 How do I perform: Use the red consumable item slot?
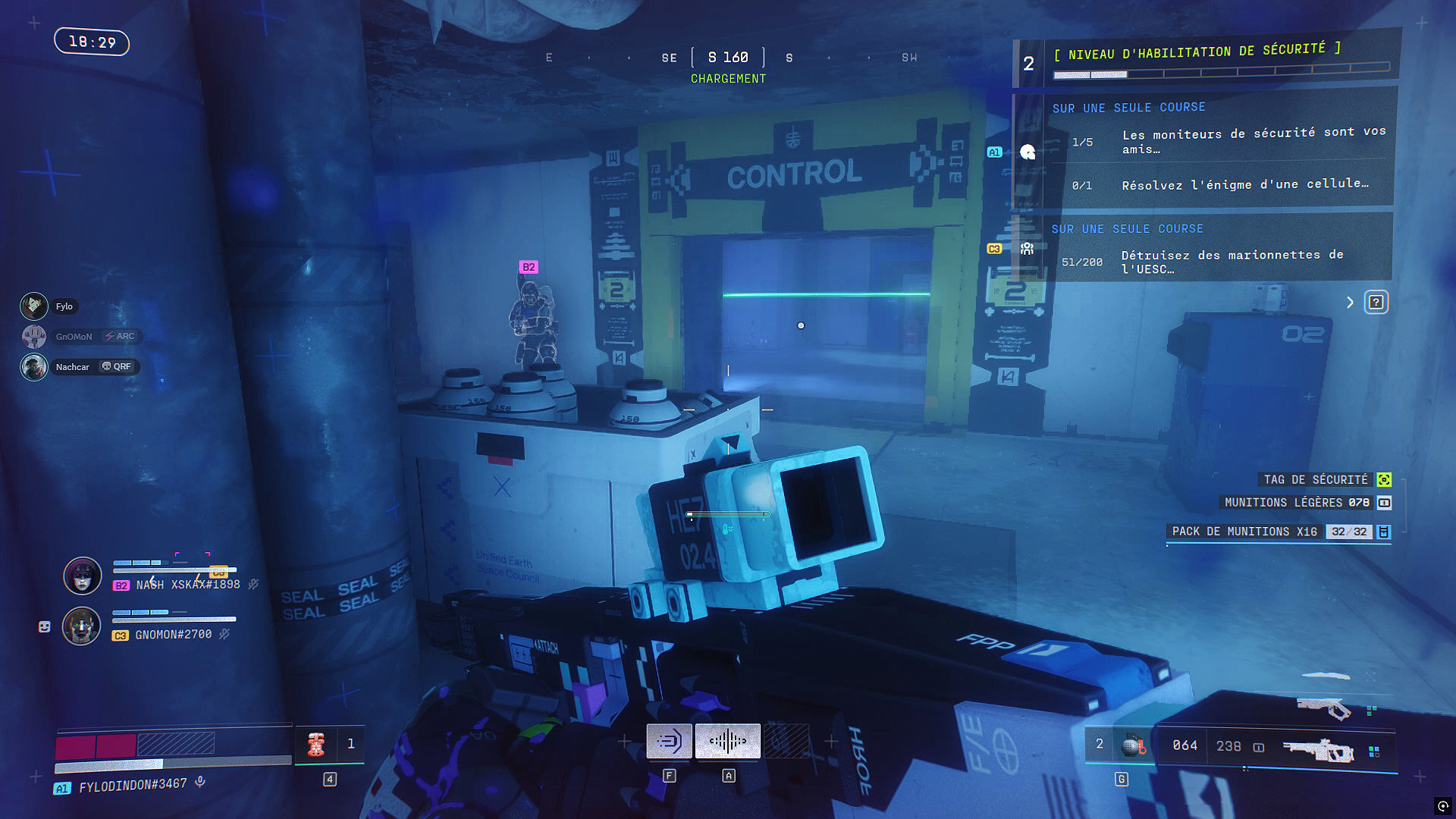tap(316, 744)
